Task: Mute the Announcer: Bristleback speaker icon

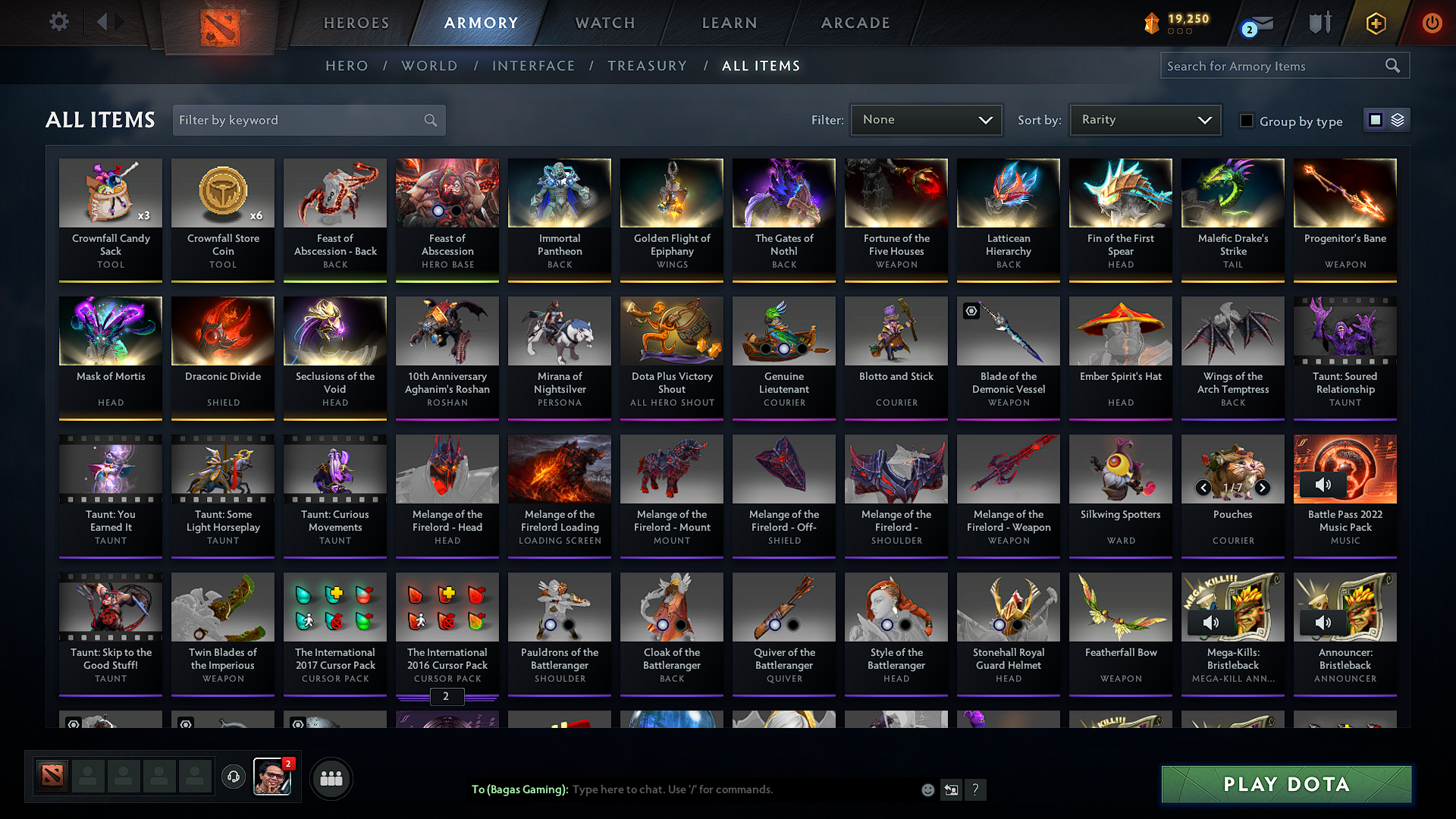Action: click(1323, 622)
